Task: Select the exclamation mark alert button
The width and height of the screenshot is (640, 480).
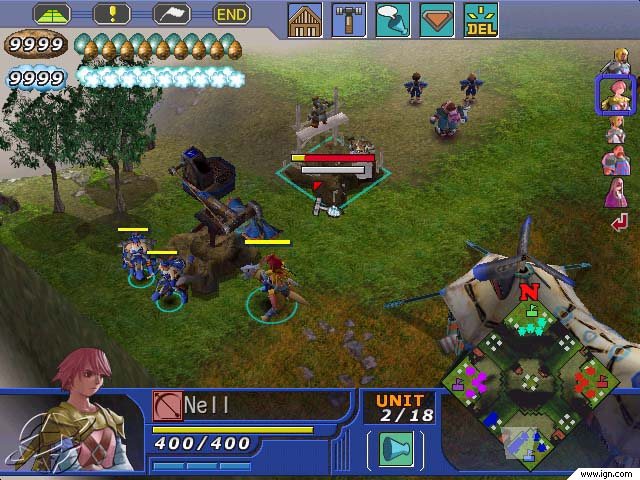Action: click(x=112, y=14)
